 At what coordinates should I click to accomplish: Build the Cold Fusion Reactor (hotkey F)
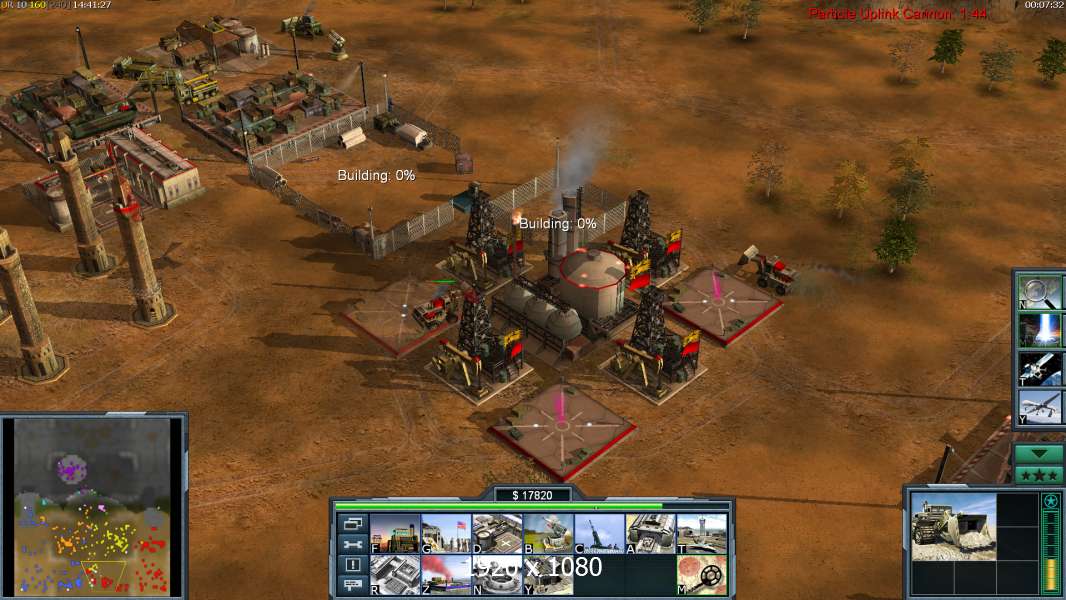[x=394, y=534]
